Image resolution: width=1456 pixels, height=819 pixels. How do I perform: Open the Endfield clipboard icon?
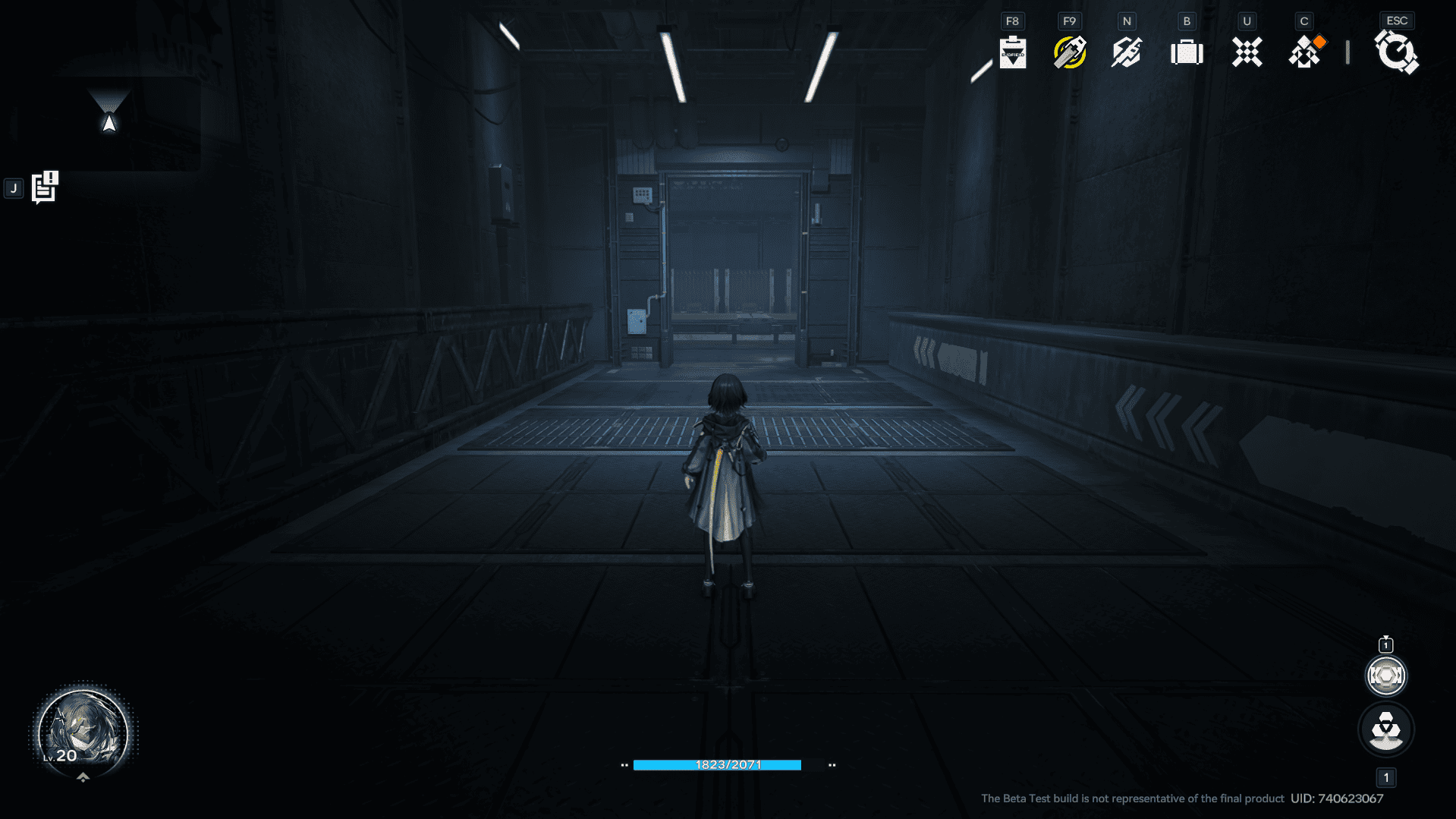coord(1012,52)
